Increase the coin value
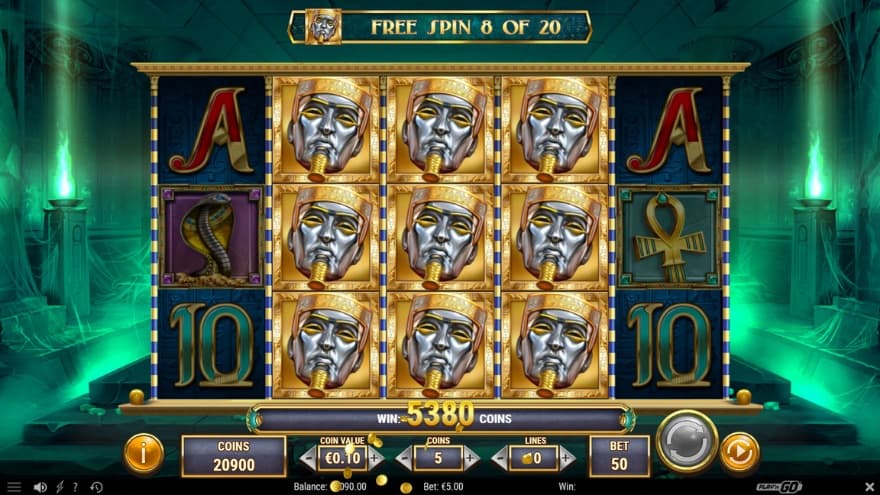Screen dimensions: 880x495 point(376,458)
